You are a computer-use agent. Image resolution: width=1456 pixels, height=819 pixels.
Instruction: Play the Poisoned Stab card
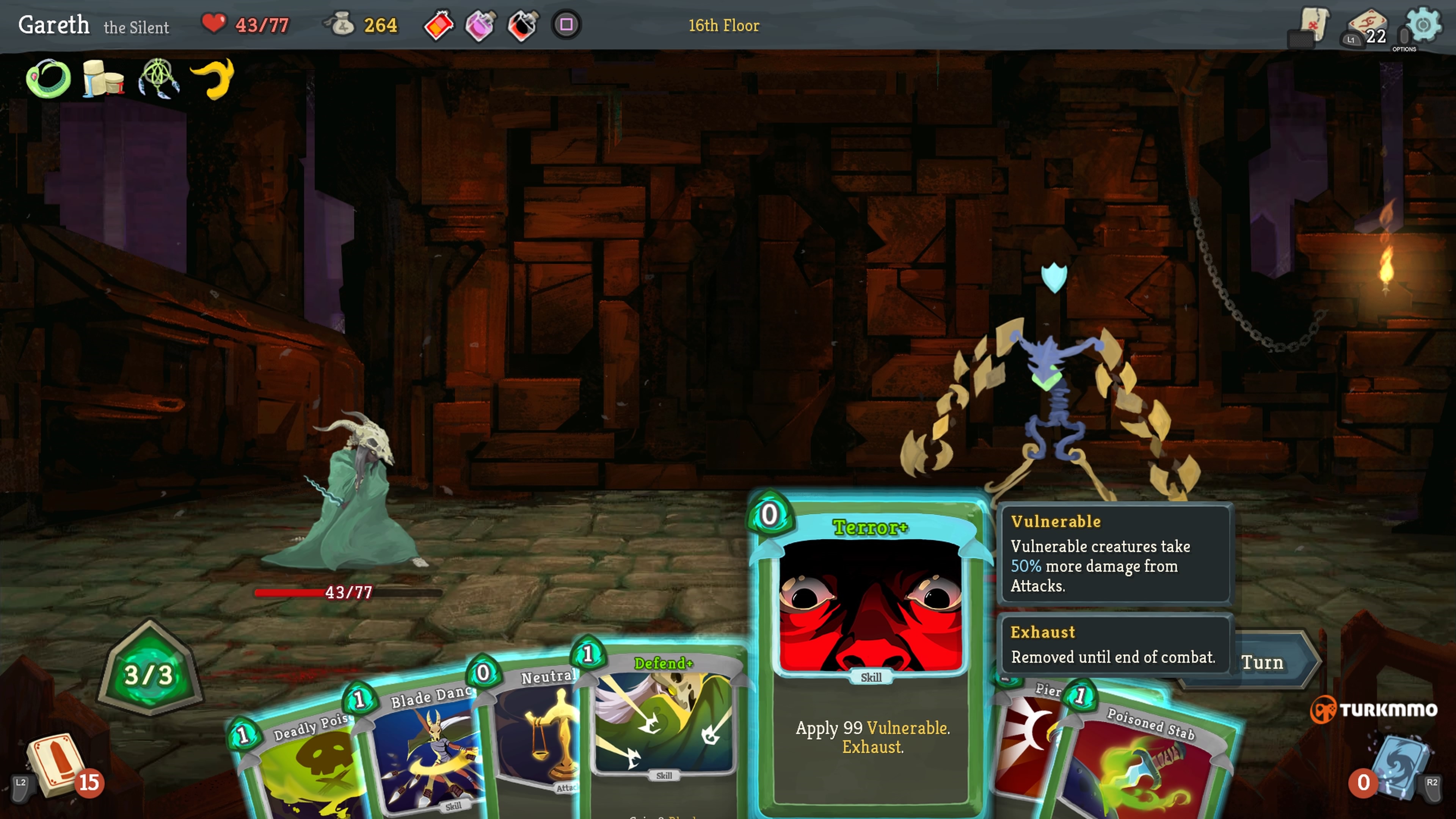click(x=1147, y=763)
